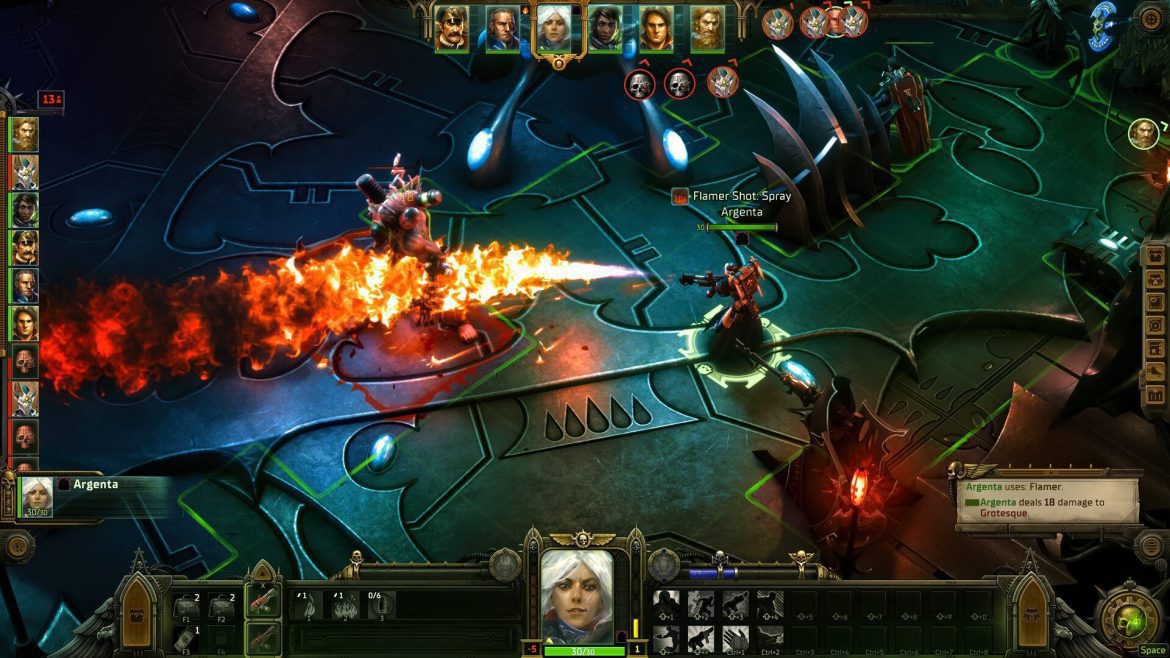Open the combat log message panel

pos(1045,499)
